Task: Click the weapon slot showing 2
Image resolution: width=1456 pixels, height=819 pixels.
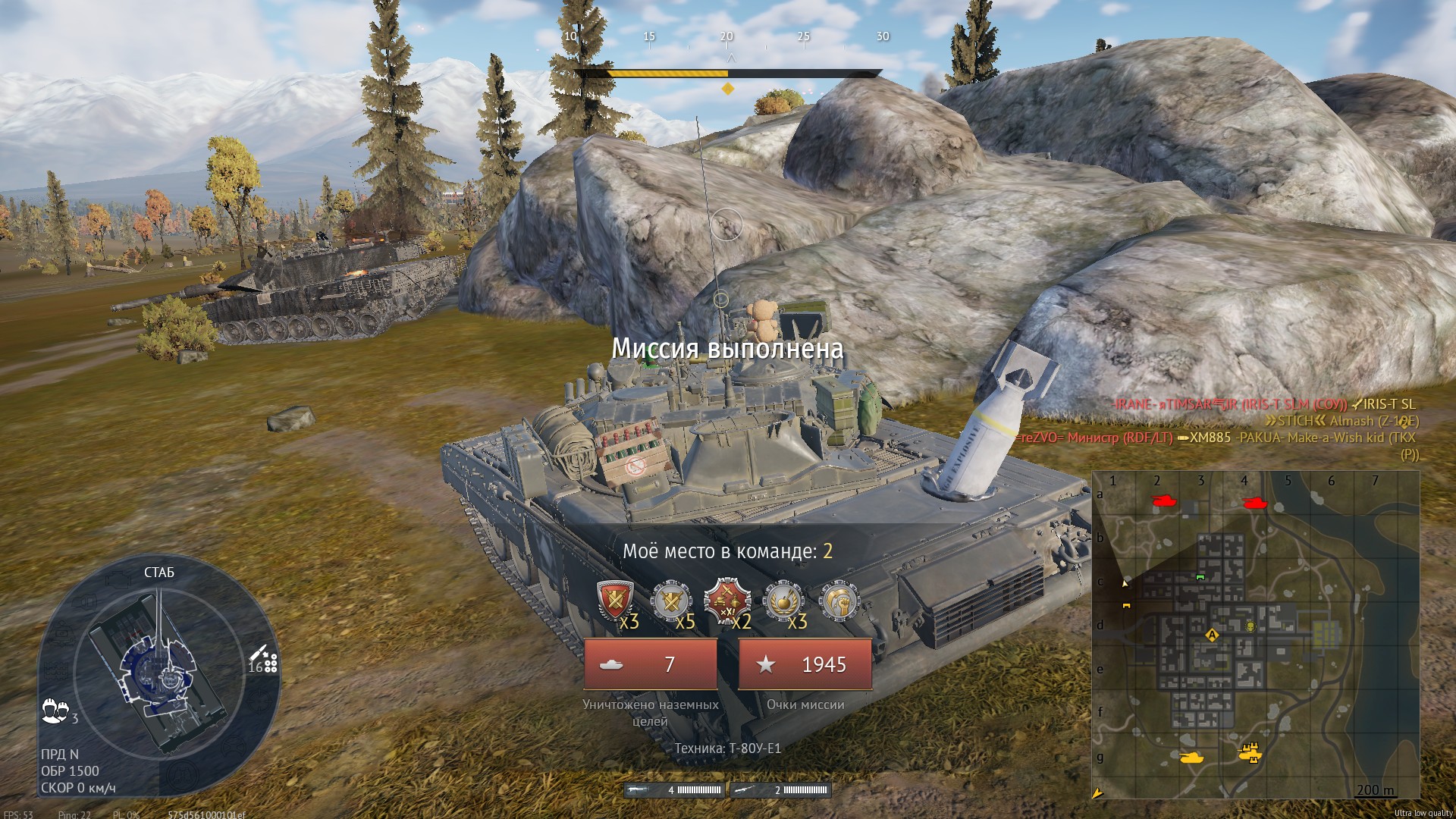Action: point(780,790)
